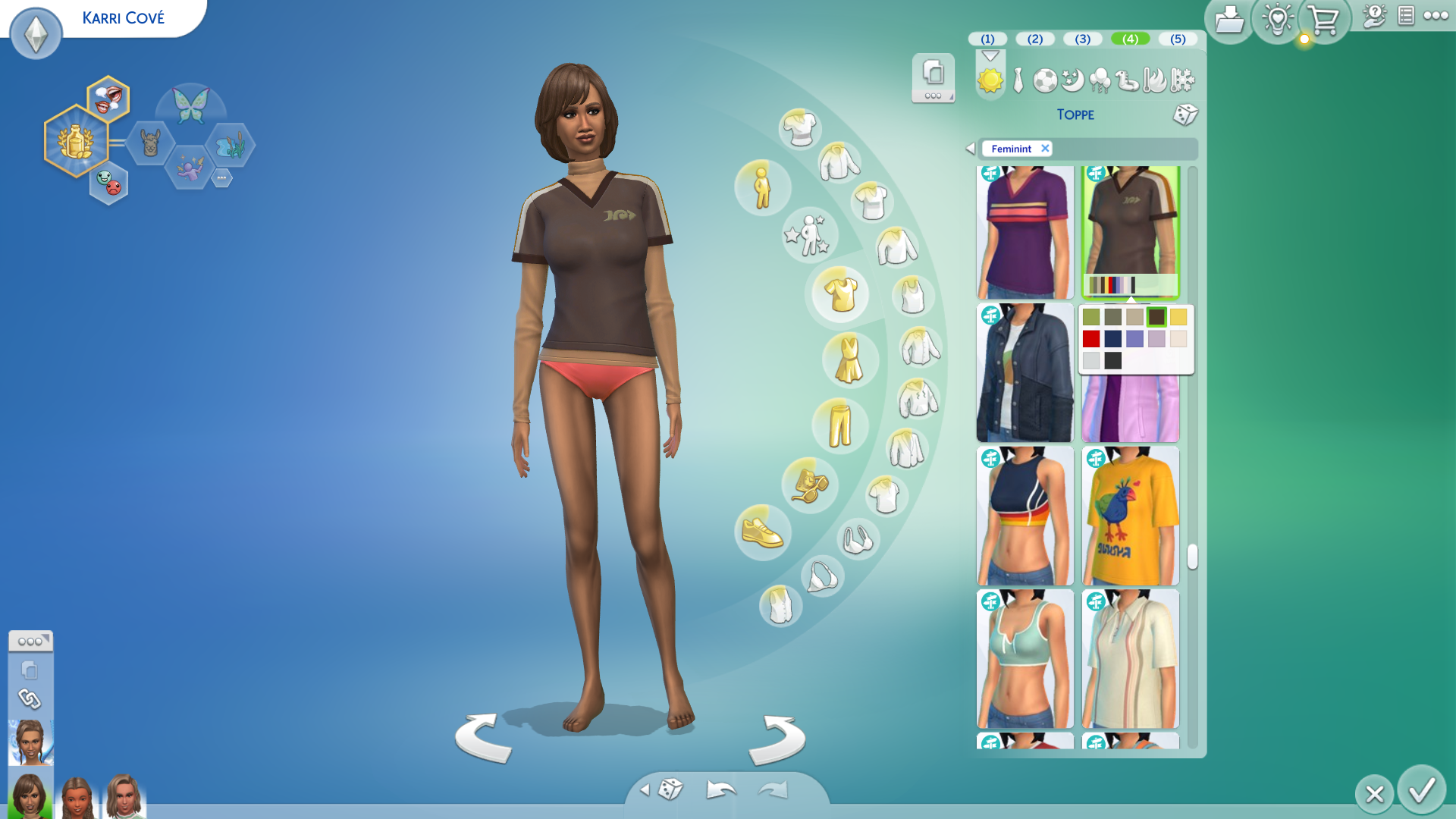Select the dark denim jacket top
The width and height of the screenshot is (1456, 819).
pyautogui.click(x=1025, y=373)
